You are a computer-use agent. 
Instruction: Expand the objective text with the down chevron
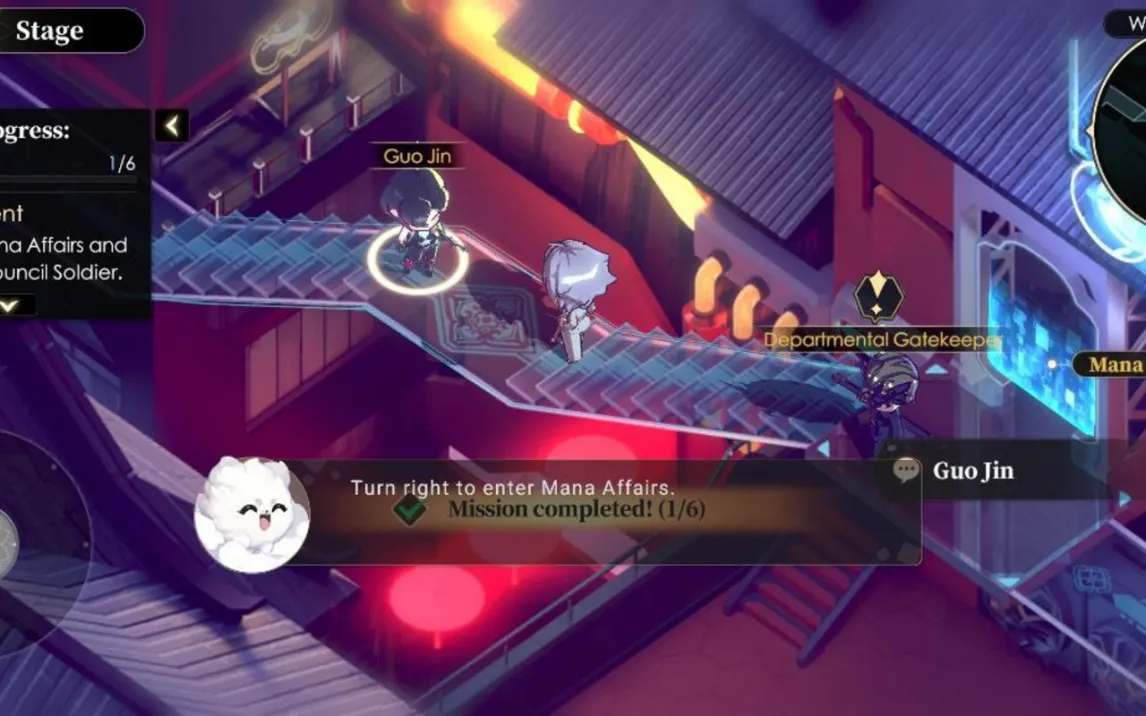[11, 305]
